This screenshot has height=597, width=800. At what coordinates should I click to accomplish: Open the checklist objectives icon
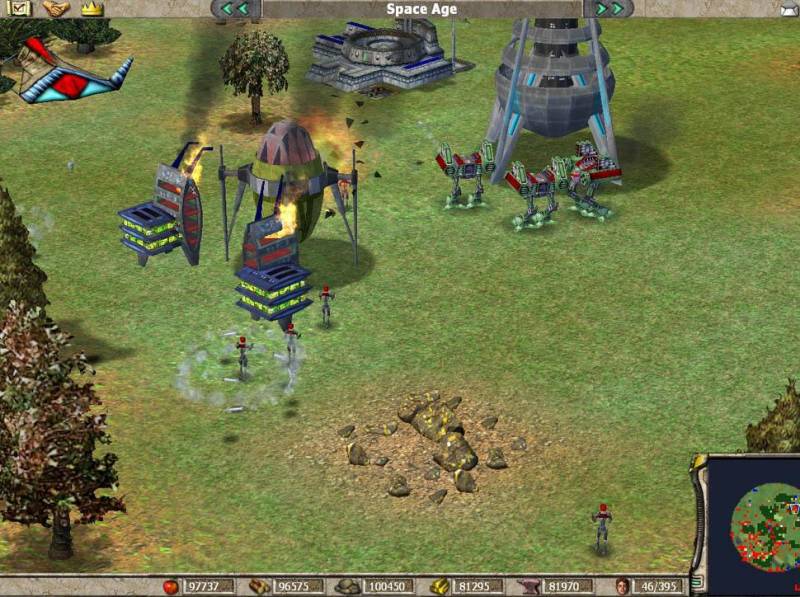(x=20, y=8)
